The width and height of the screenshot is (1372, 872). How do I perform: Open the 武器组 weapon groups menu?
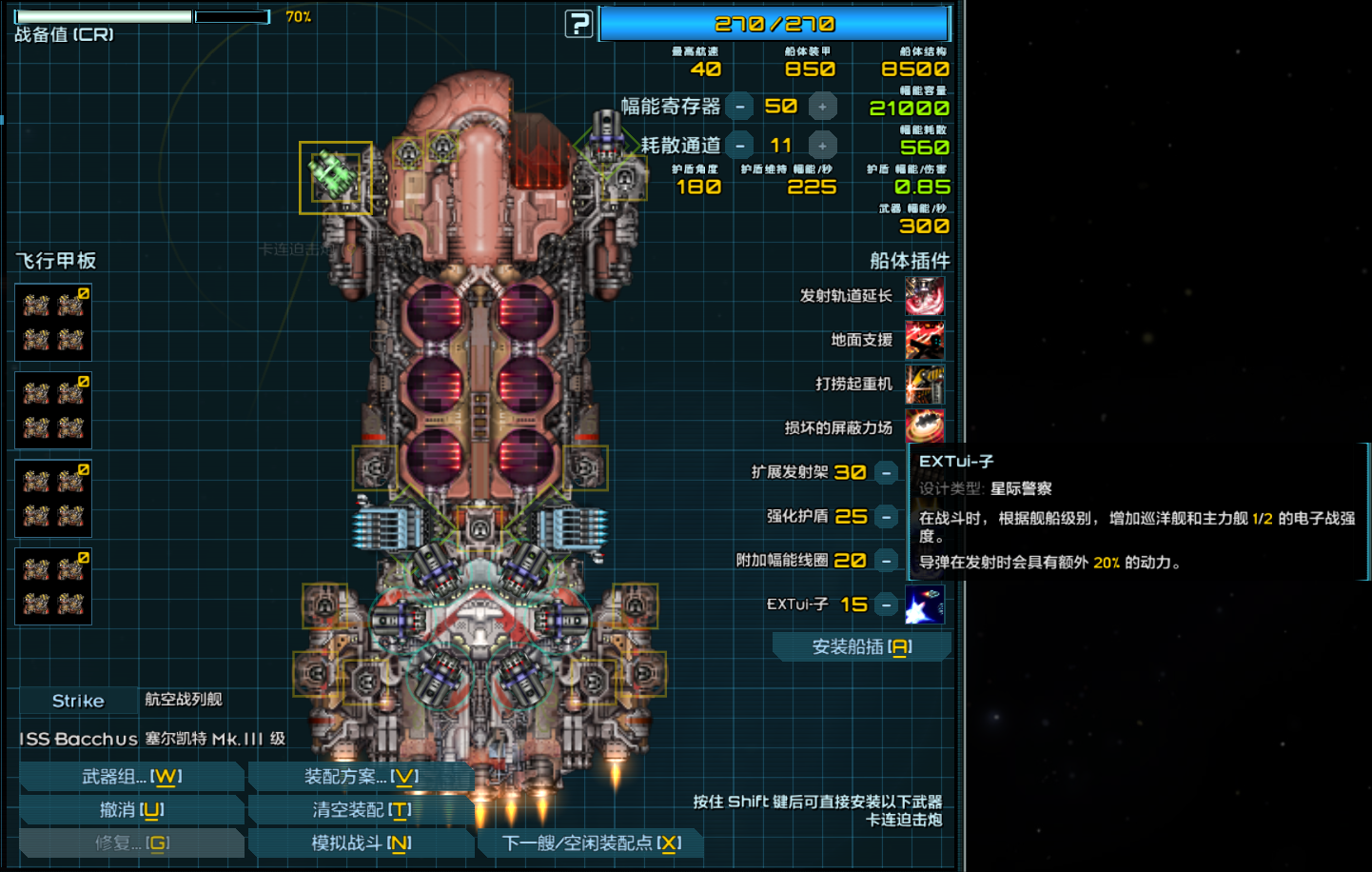[x=131, y=777]
